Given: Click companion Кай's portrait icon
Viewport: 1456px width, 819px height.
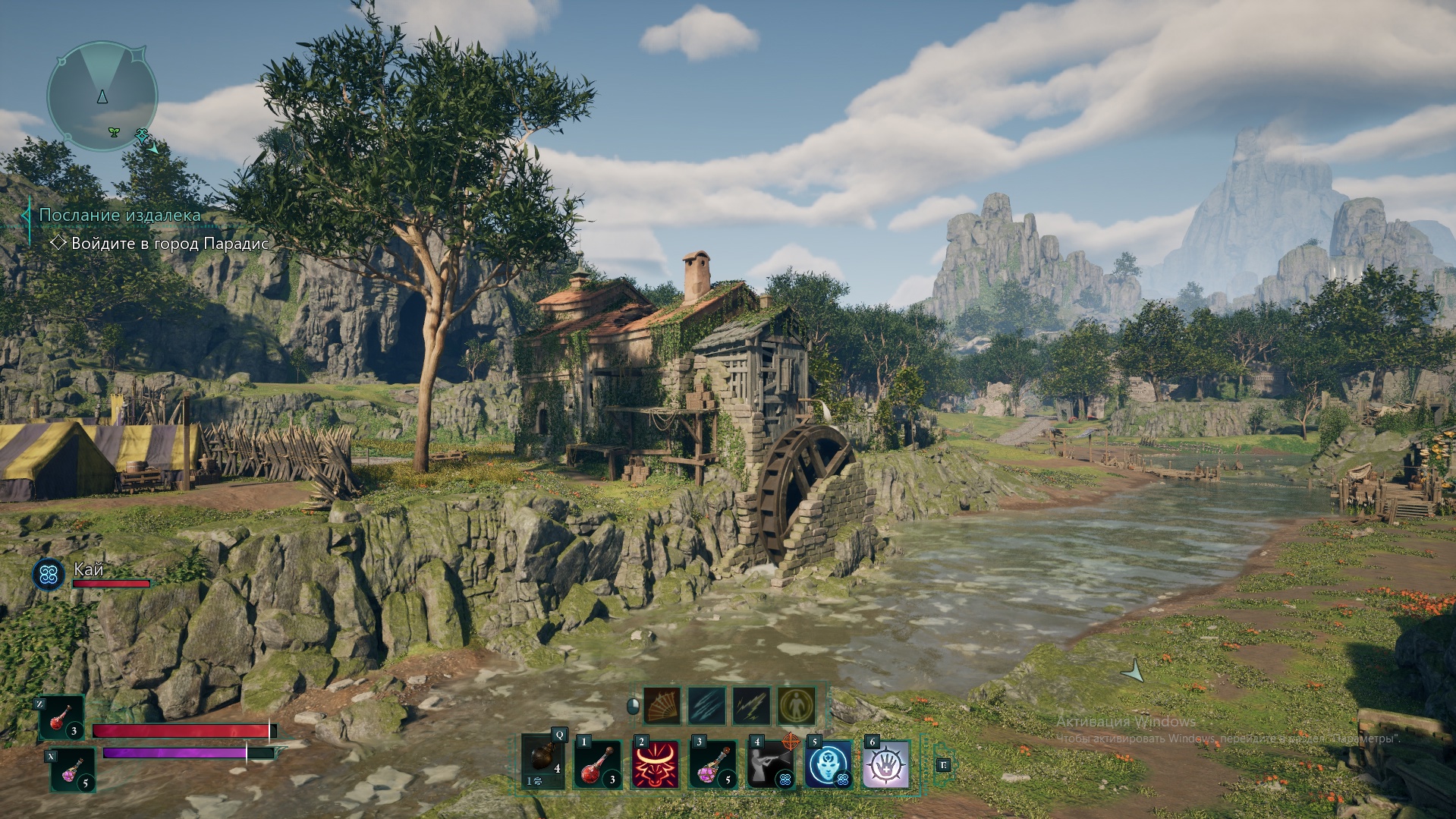Looking at the screenshot, I should [49, 575].
